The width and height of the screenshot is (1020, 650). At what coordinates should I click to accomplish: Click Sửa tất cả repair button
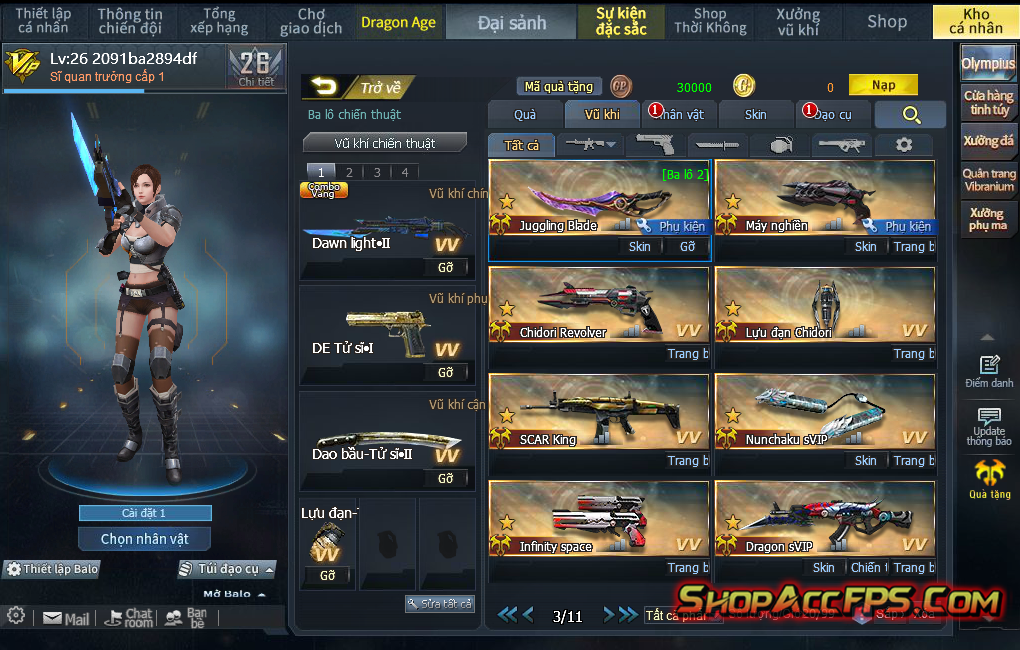tap(440, 604)
